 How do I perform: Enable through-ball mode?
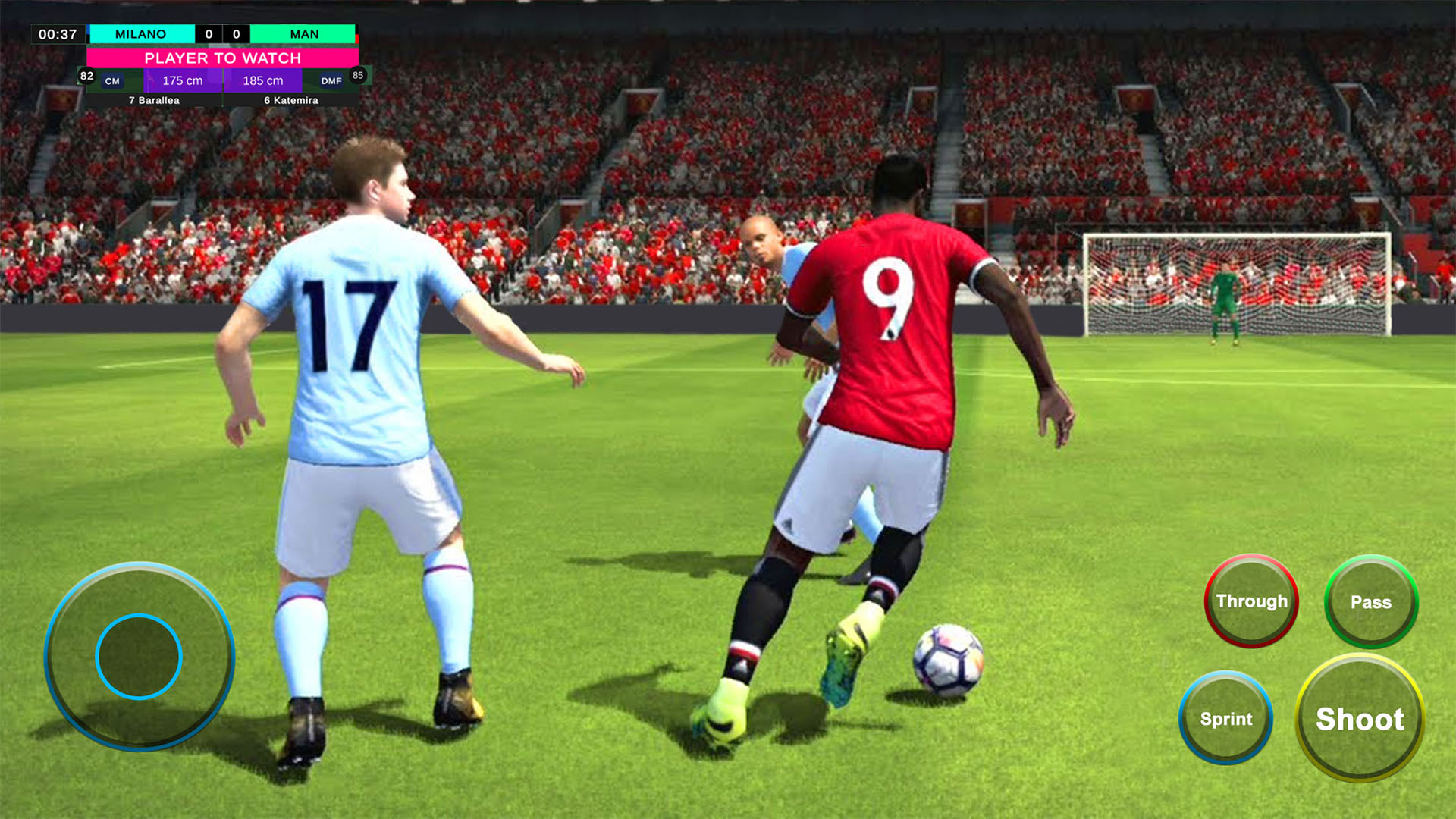click(x=1250, y=601)
